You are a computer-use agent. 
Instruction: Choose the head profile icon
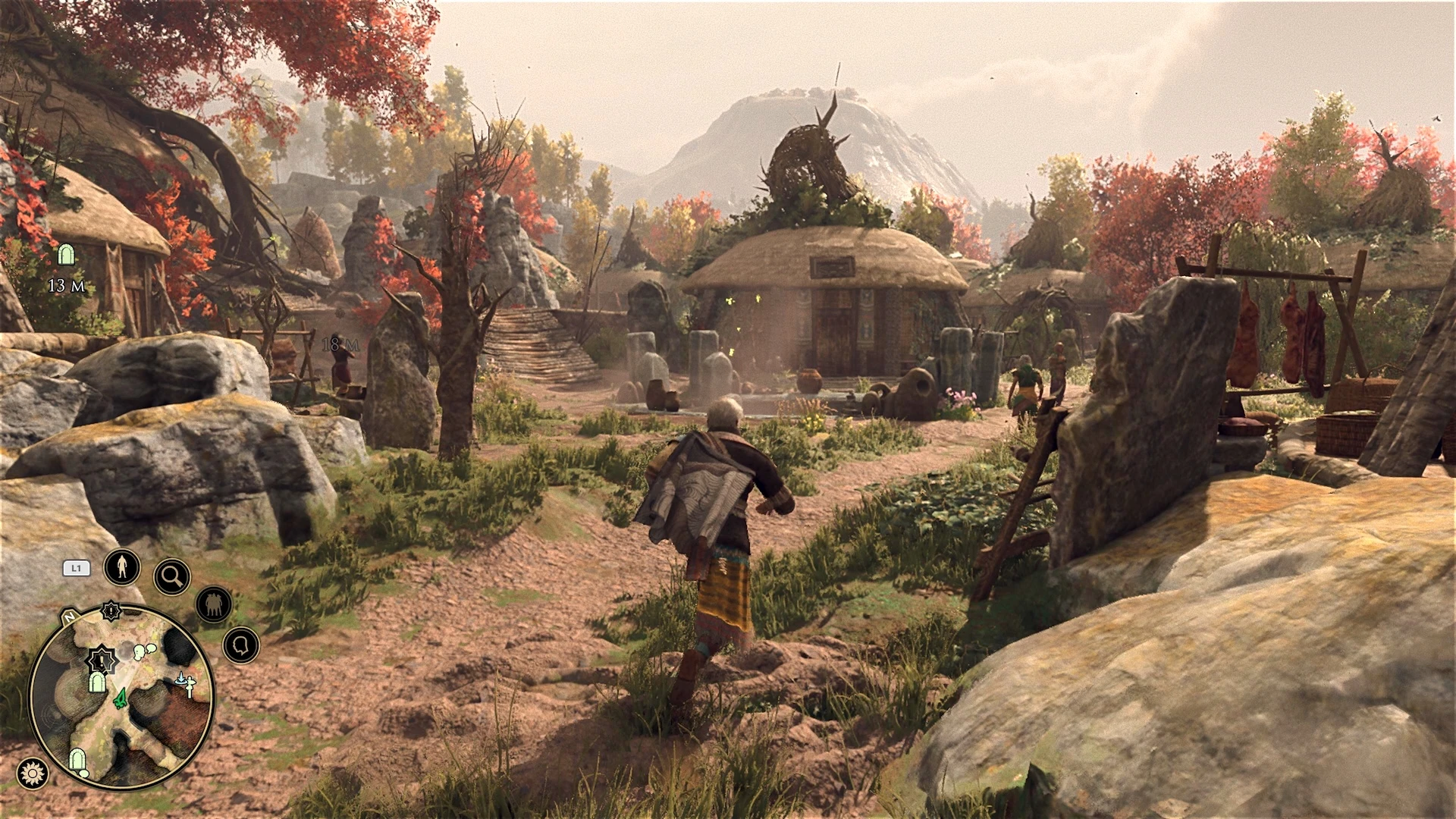241,645
